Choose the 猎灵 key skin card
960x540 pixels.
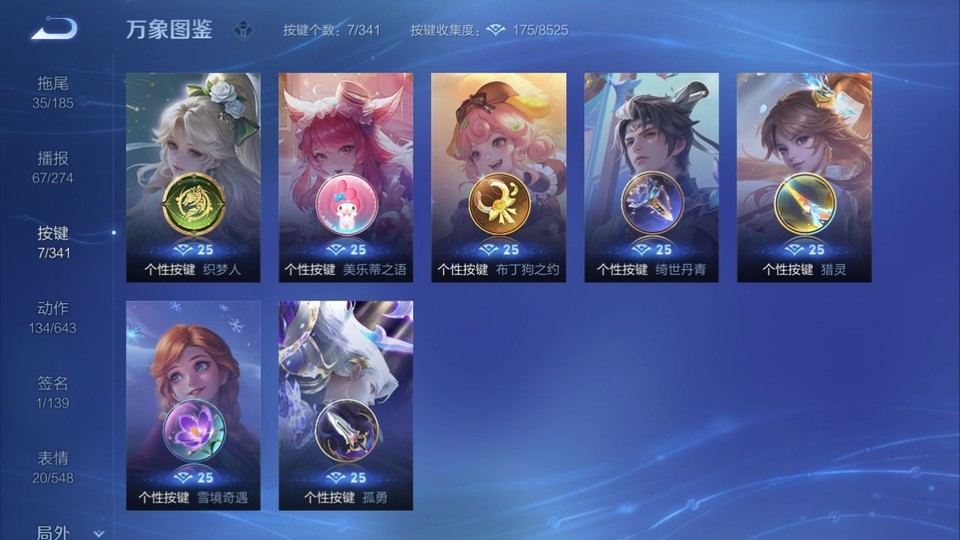click(x=804, y=177)
